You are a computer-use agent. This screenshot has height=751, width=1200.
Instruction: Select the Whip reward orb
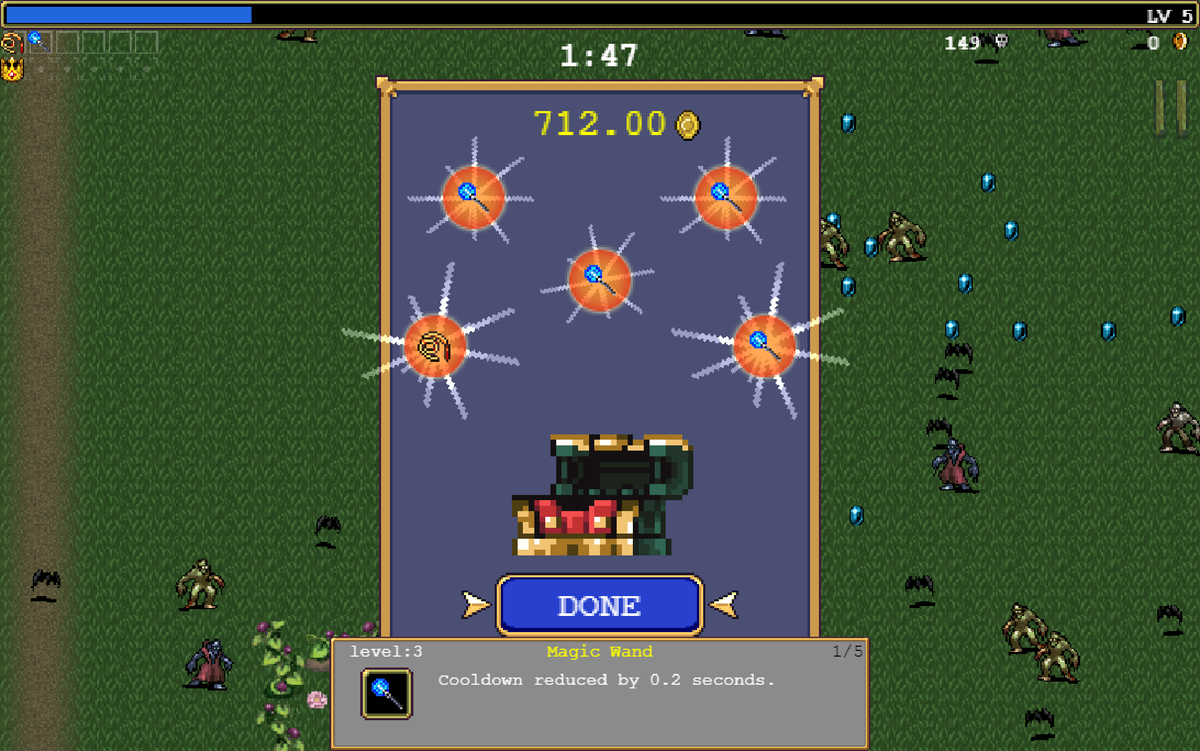[x=435, y=346]
